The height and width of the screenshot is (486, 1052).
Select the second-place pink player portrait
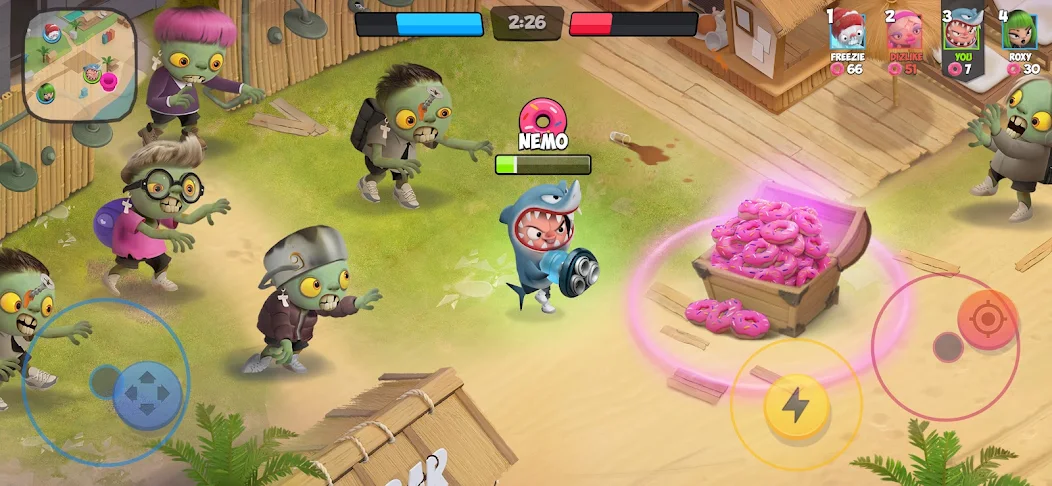tap(905, 31)
